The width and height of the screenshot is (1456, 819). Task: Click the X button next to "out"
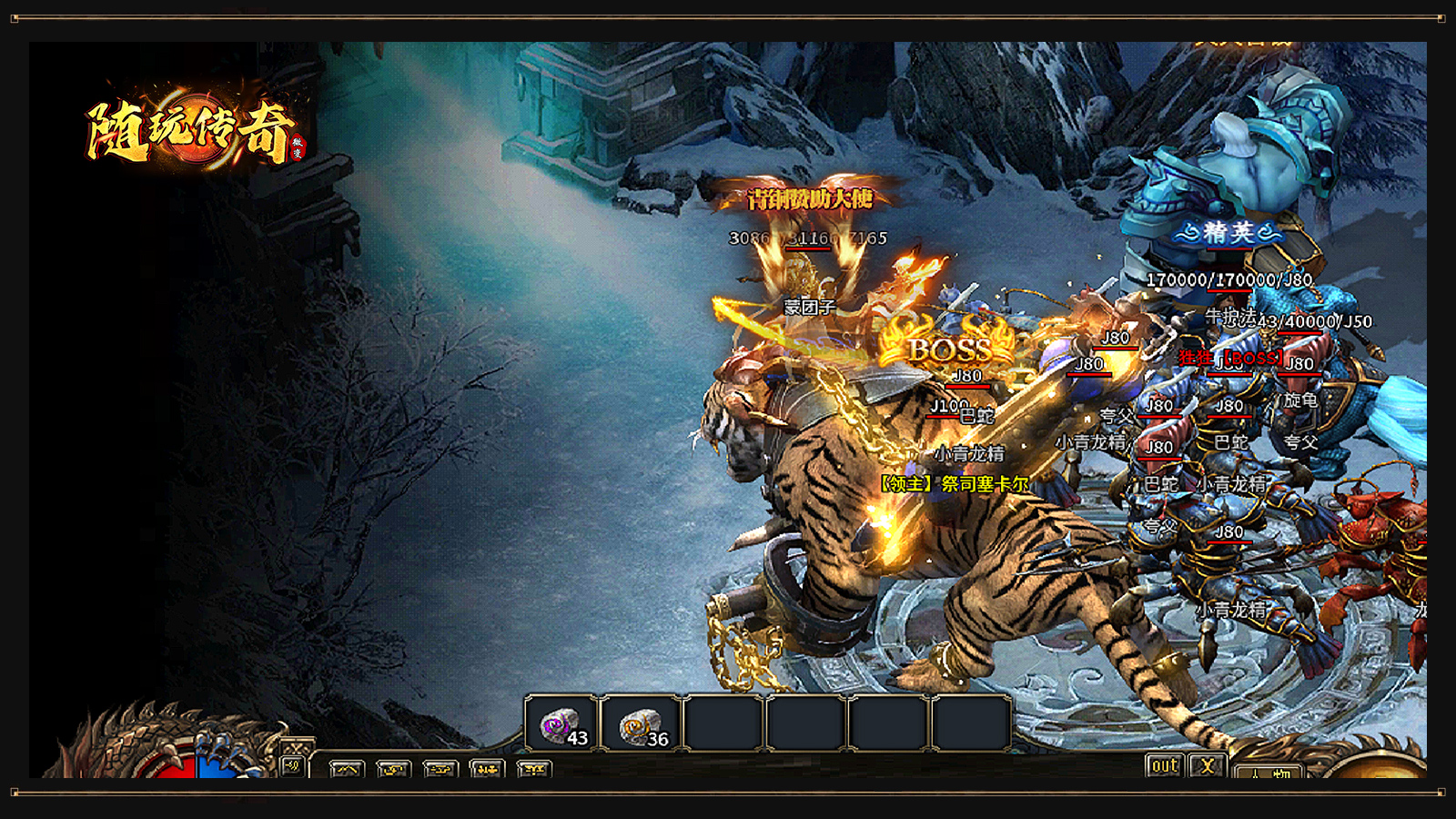1208,766
